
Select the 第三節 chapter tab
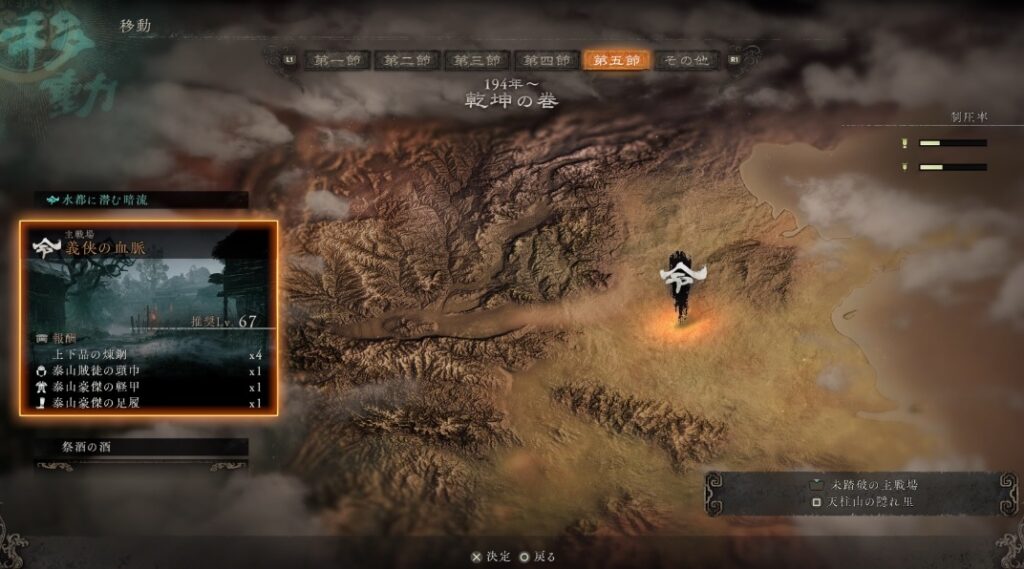click(x=476, y=60)
